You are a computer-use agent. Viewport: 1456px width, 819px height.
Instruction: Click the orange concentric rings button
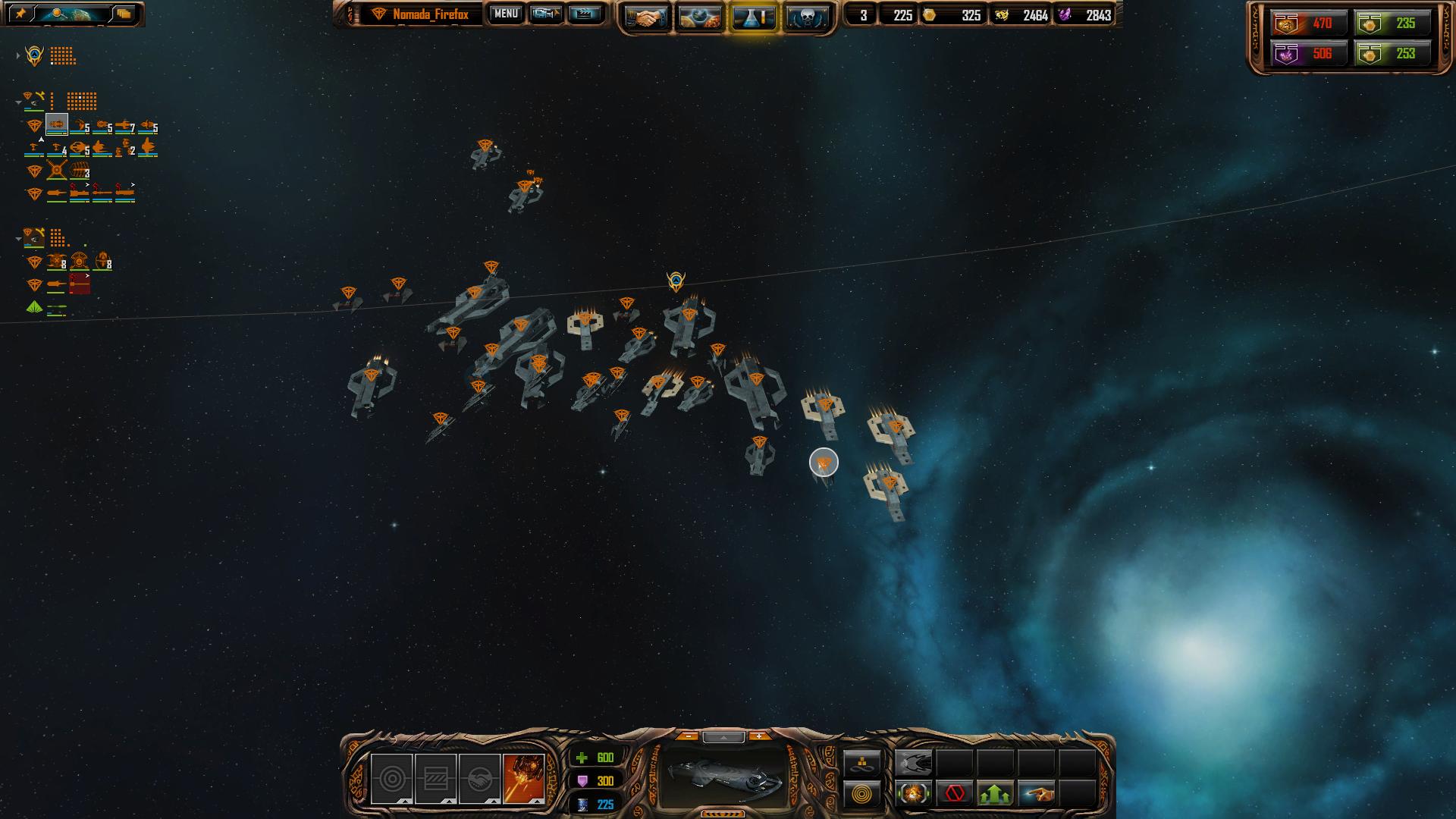click(862, 794)
